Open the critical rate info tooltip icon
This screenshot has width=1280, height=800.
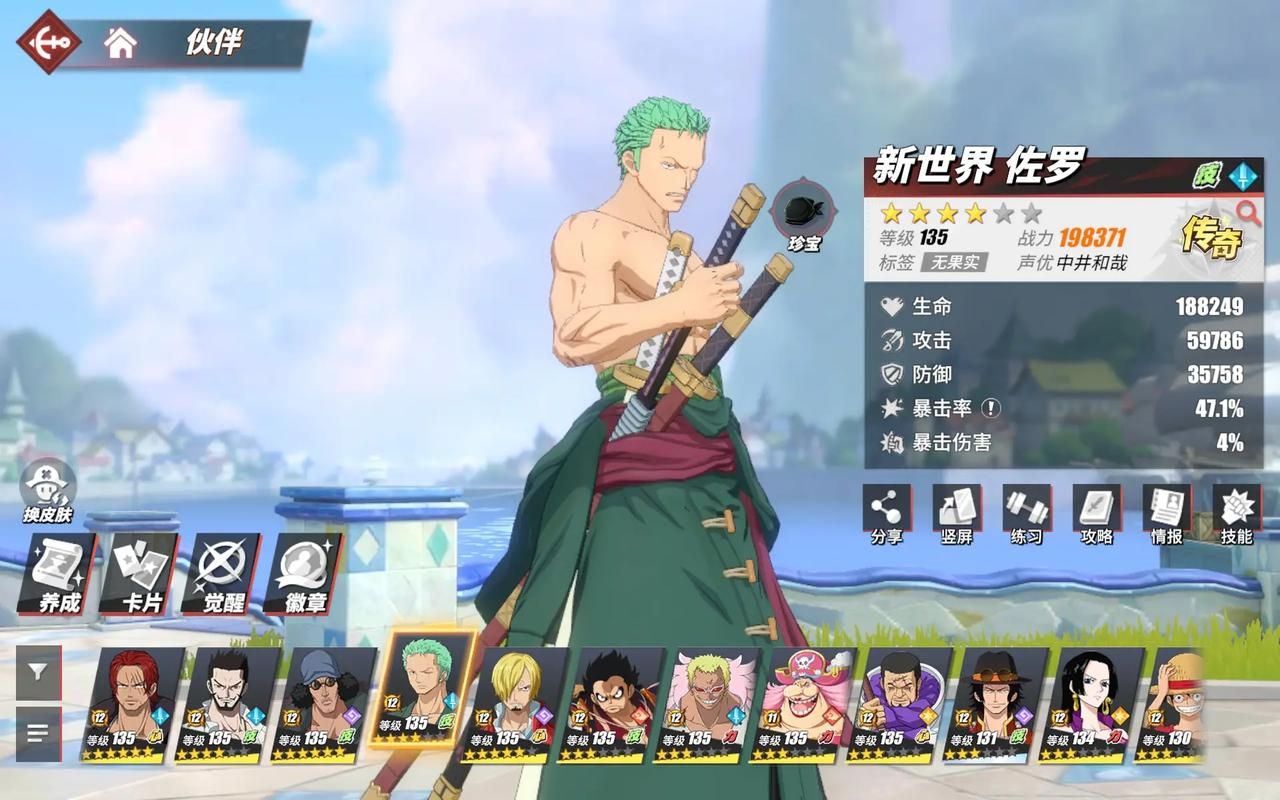(x=989, y=408)
